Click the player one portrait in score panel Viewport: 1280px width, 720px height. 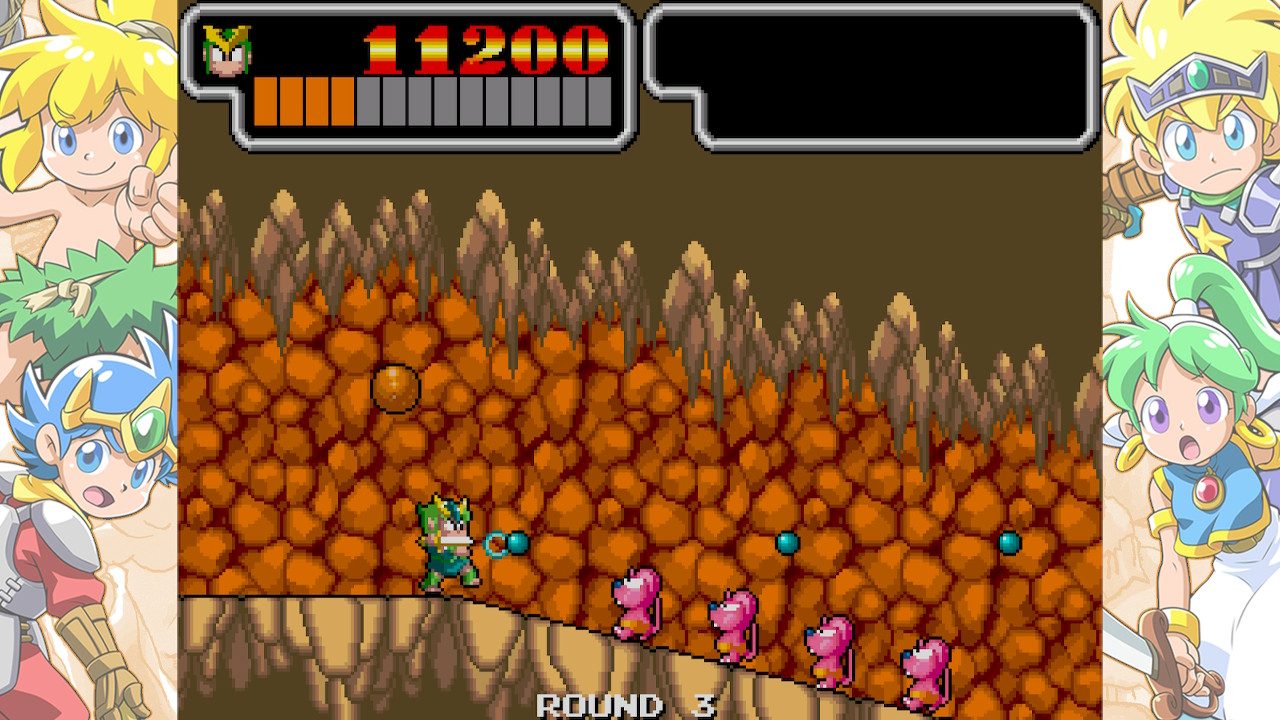tap(226, 50)
